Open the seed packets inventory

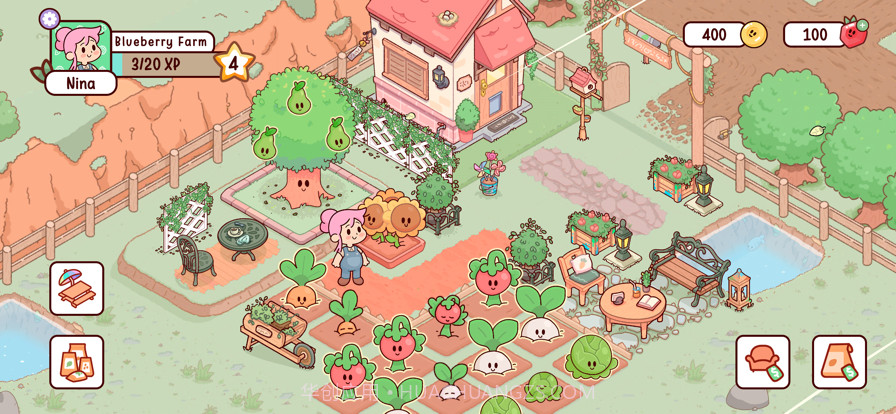[x=77, y=362]
